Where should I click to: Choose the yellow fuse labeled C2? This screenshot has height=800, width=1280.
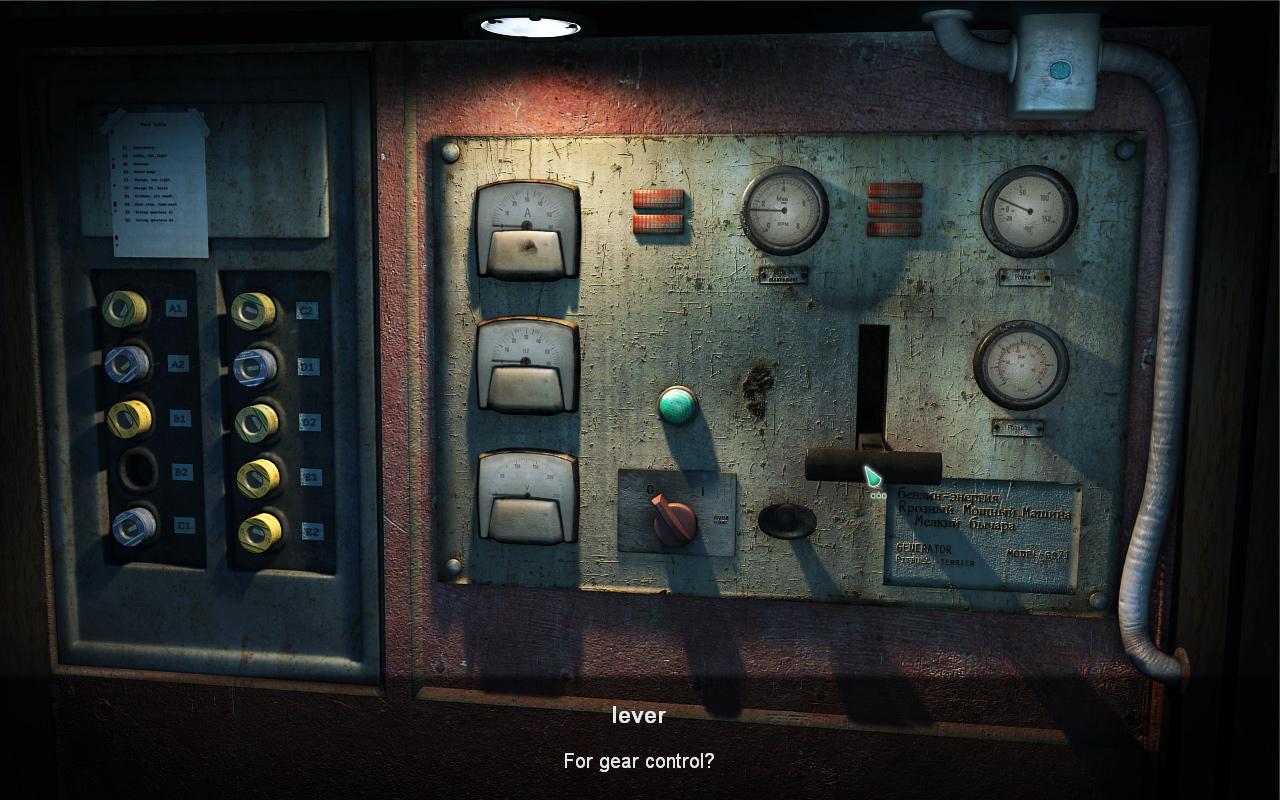[254, 311]
